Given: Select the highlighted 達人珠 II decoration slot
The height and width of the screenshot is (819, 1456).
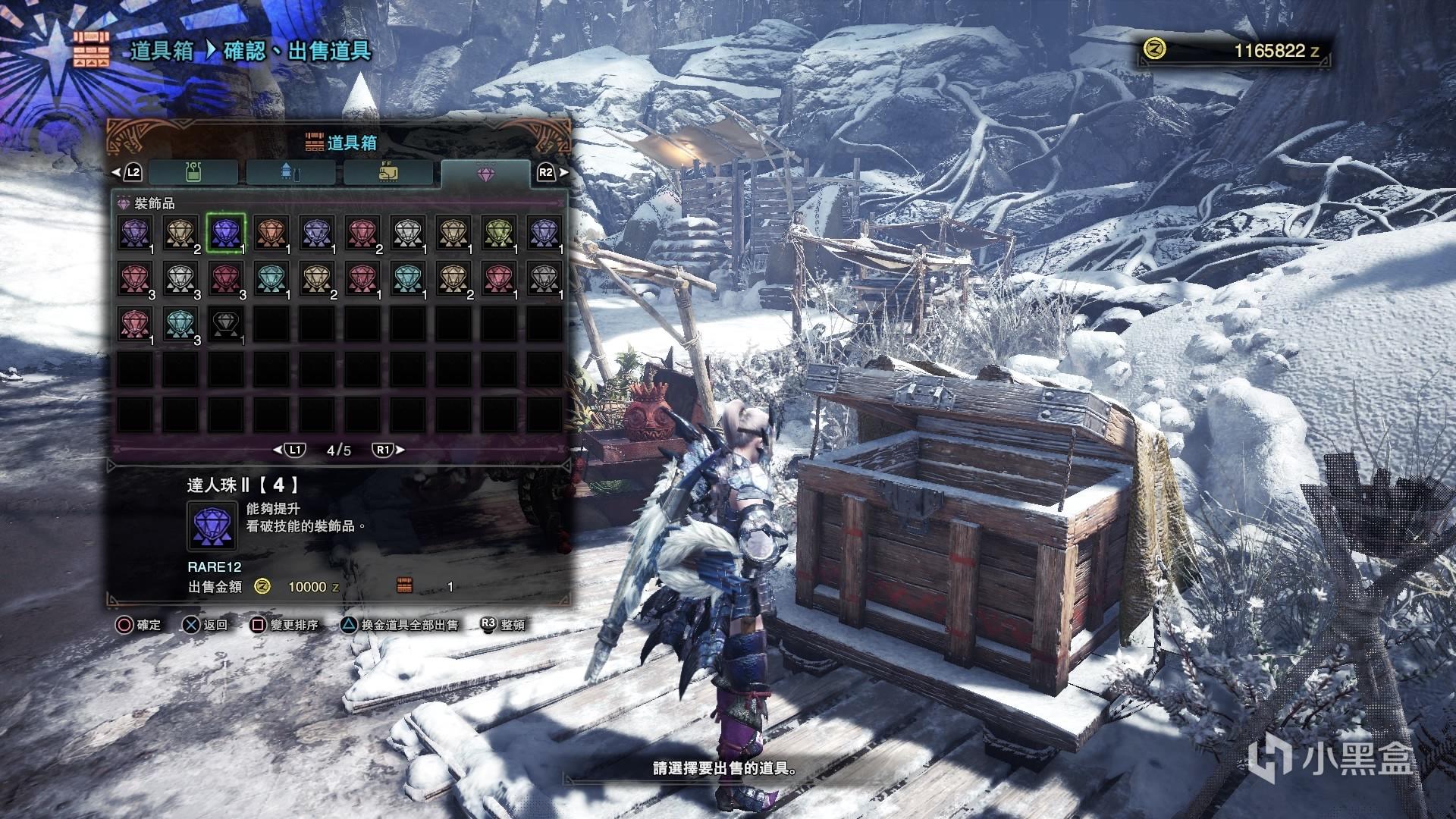Looking at the screenshot, I should click(226, 233).
